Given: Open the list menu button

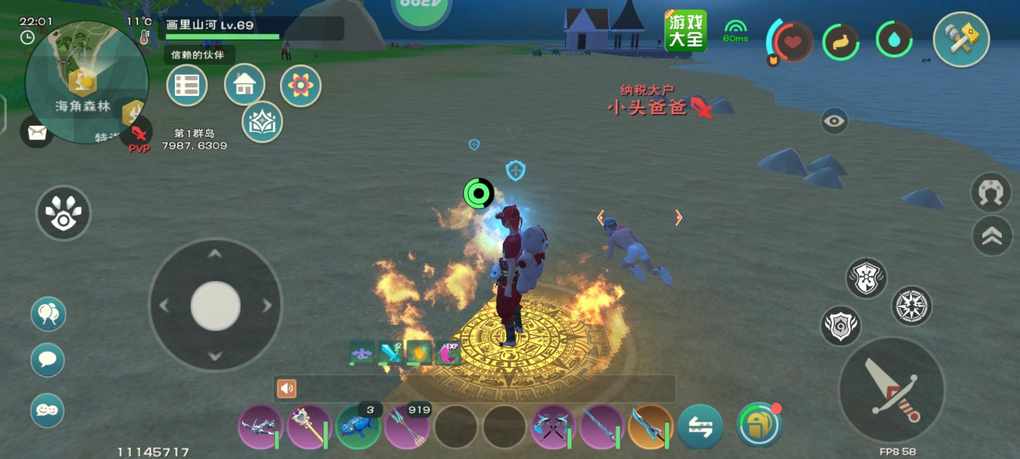Looking at the screenshot, I should [x=186, y=85].
